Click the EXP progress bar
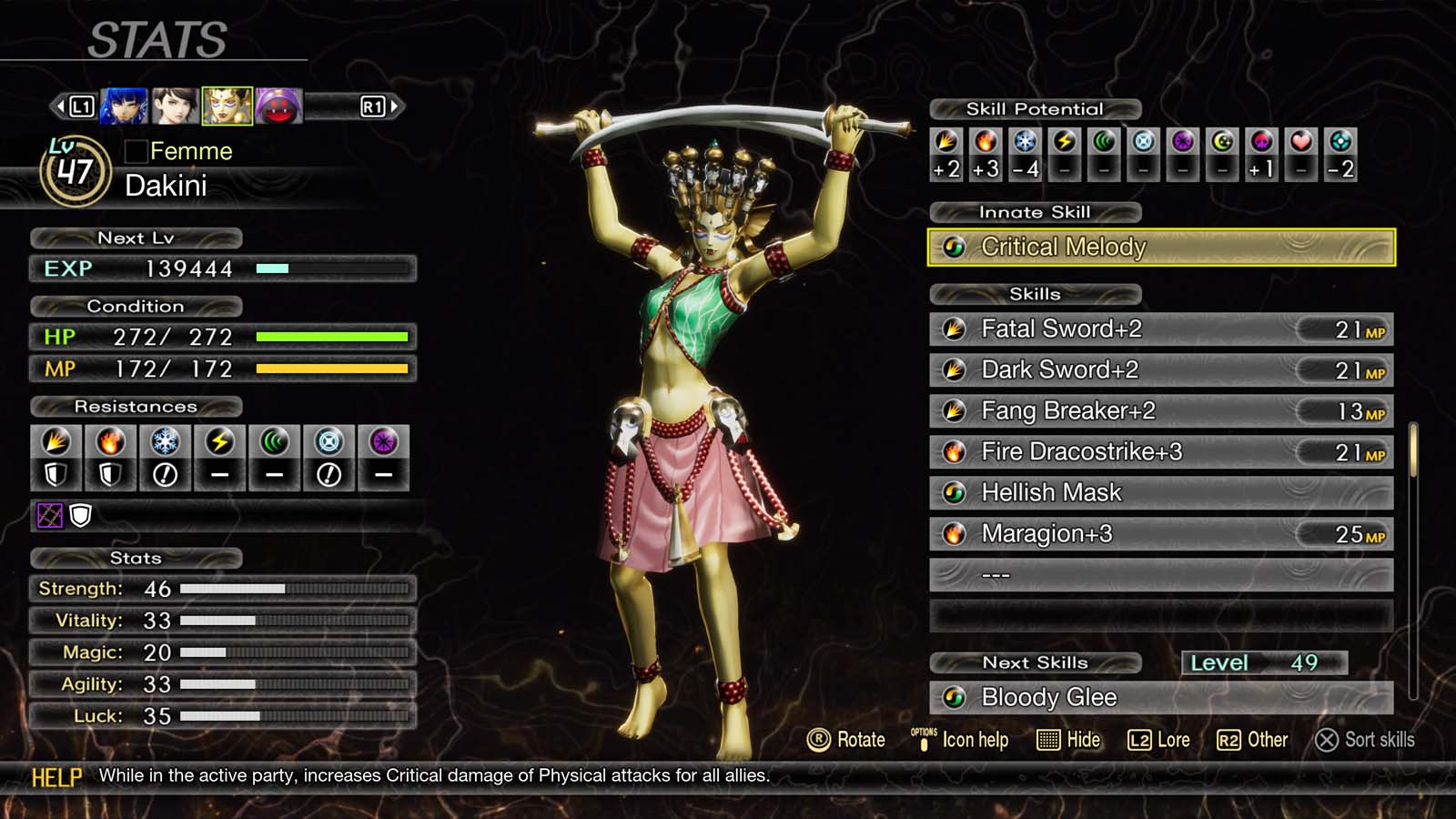The image size is (1456, 819). pos(332,269)
